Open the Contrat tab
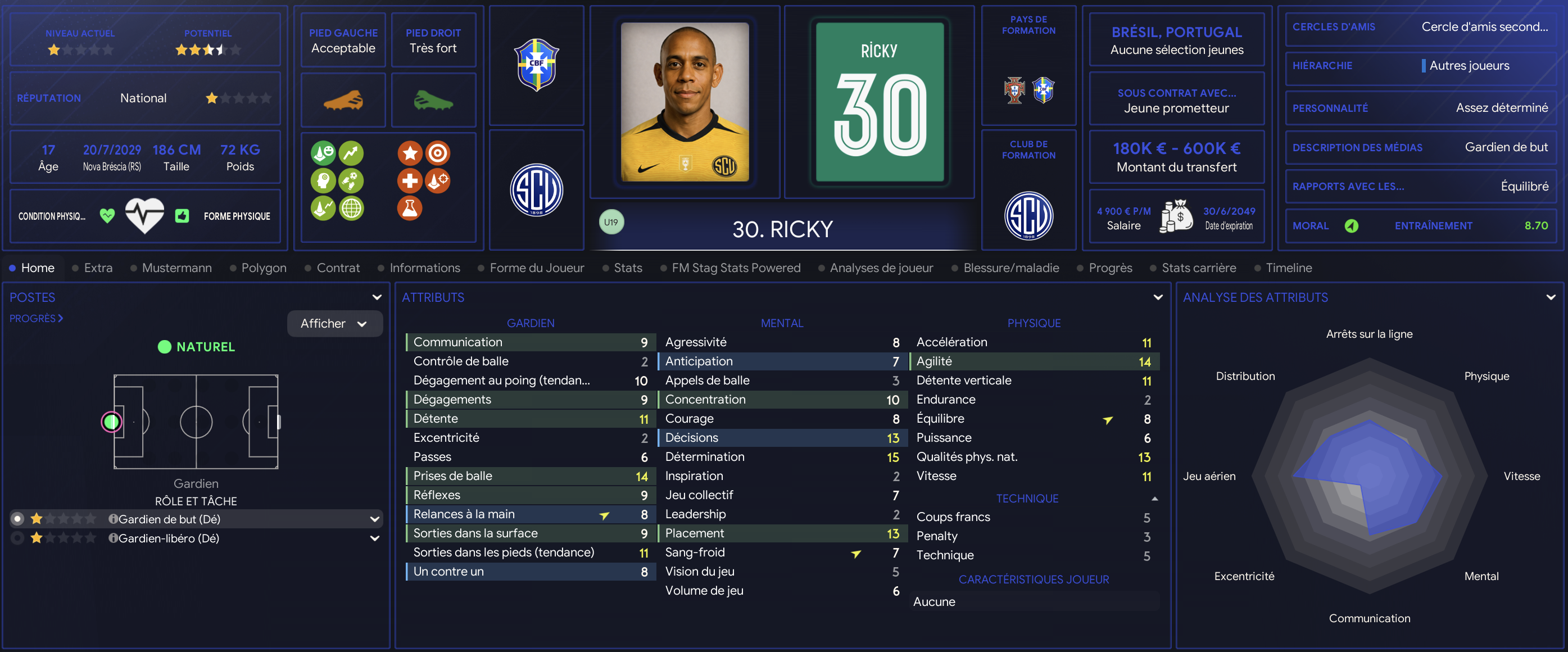 coord(338,268)
